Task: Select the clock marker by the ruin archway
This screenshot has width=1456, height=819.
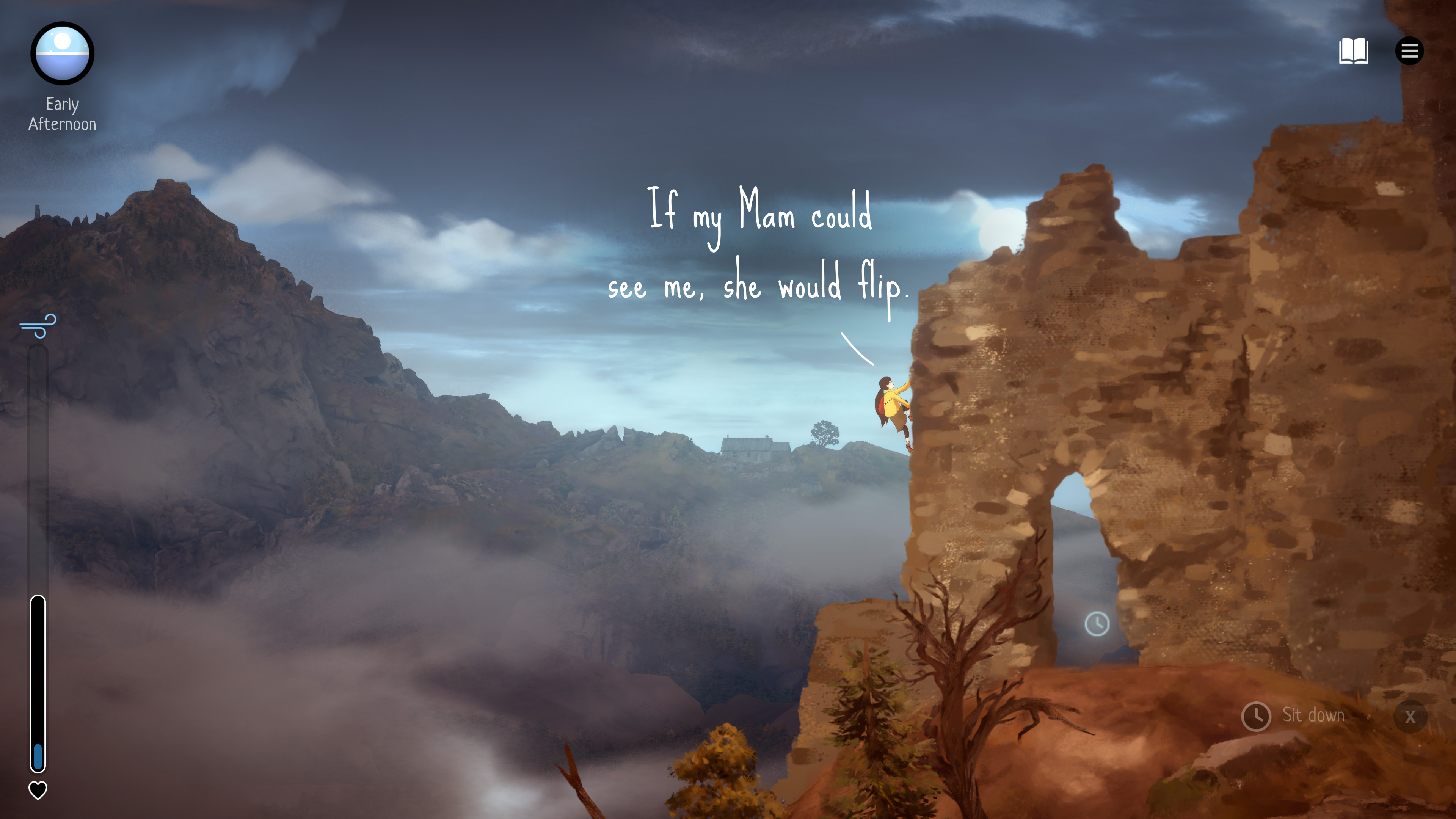Action: 1097,624
